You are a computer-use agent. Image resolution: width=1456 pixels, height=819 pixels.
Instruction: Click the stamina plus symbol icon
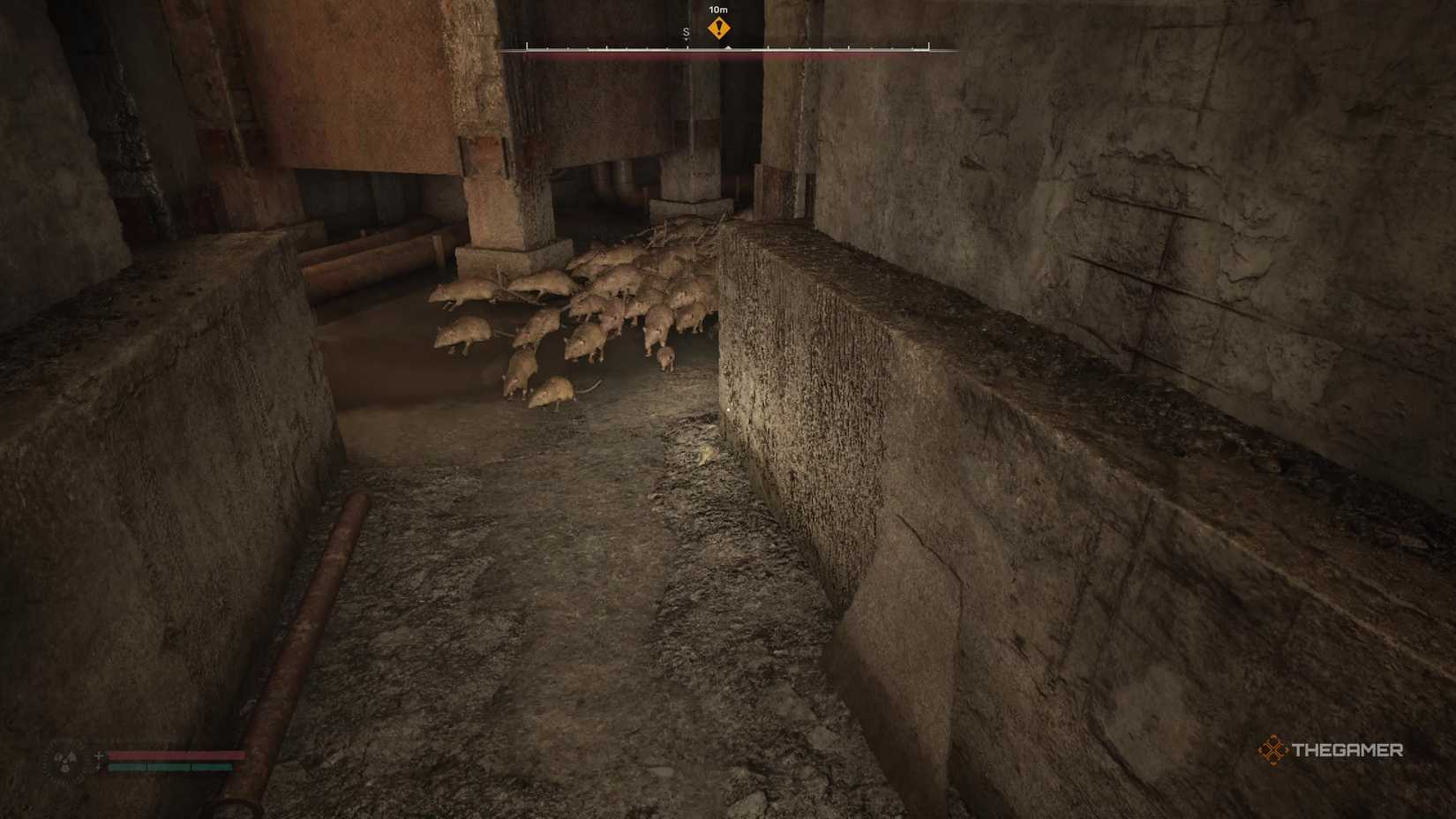[99, 766]
